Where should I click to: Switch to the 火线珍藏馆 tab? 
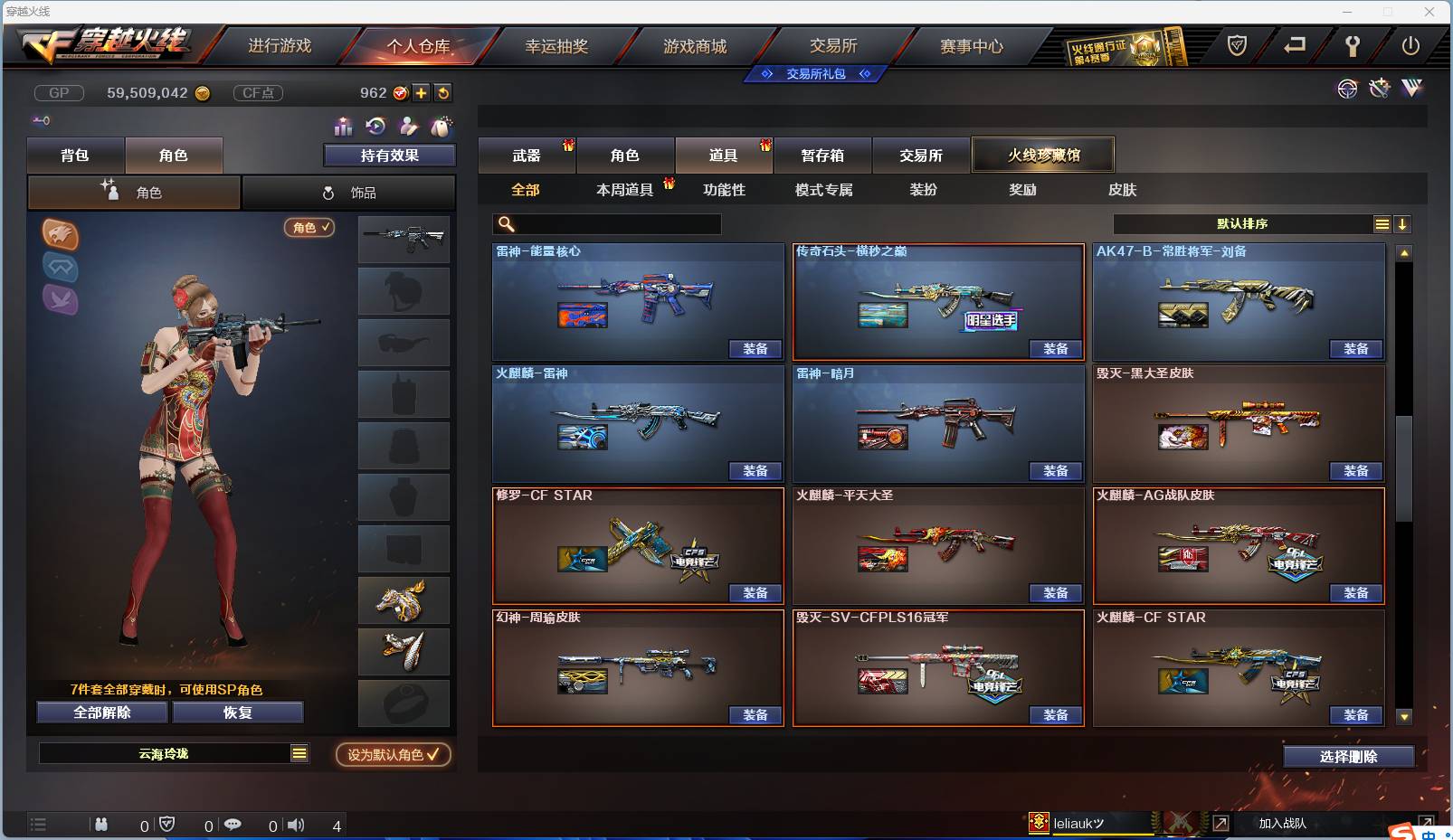[x=1043, y=155]
